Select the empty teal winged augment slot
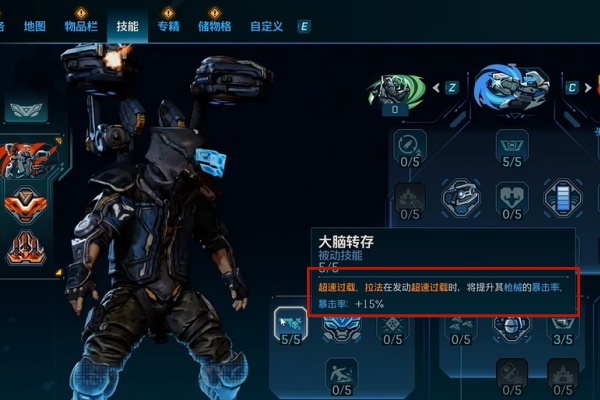The image size is (600, 400). coord(25,108)
